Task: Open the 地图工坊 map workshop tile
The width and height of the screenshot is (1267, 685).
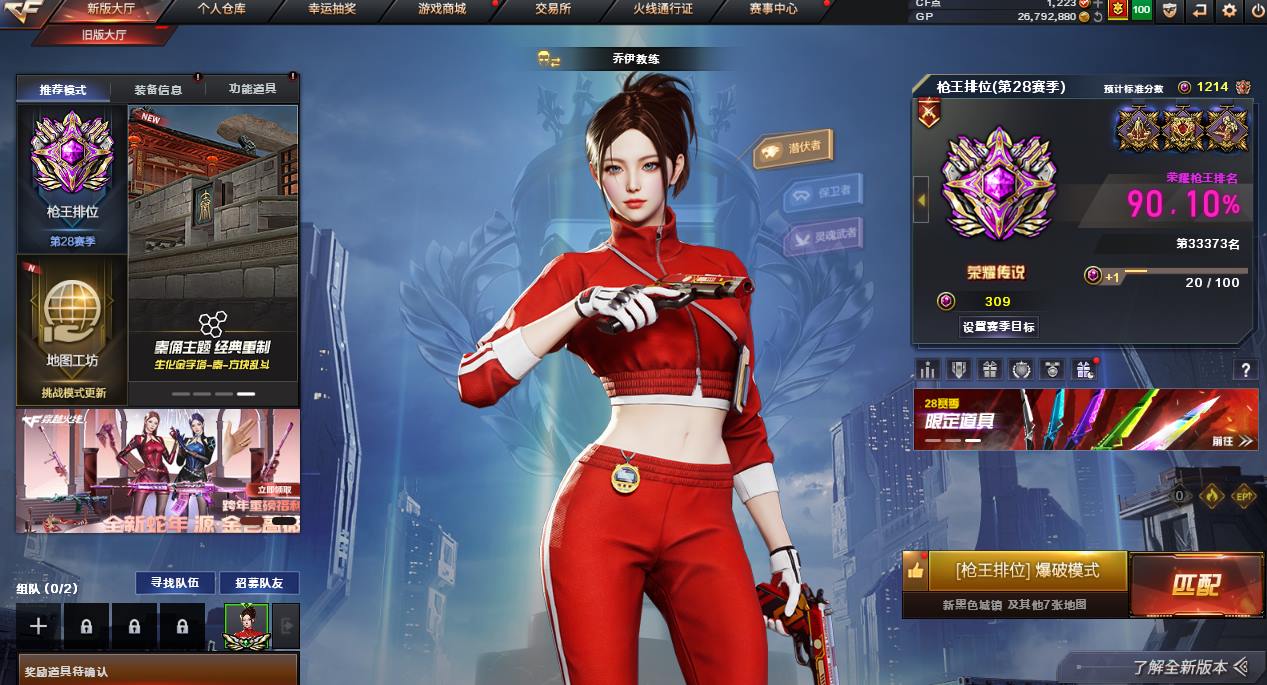Action: [72, 328]
